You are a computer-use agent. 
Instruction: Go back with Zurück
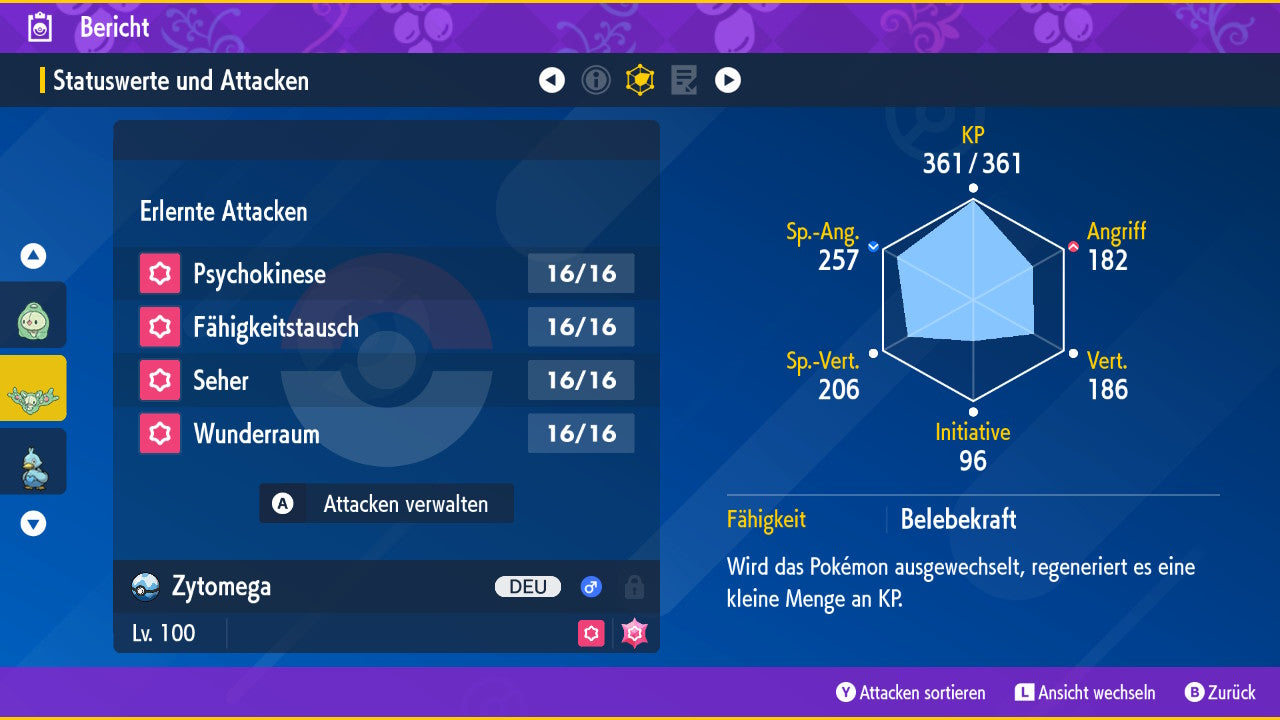click(x=1220, y=692)
